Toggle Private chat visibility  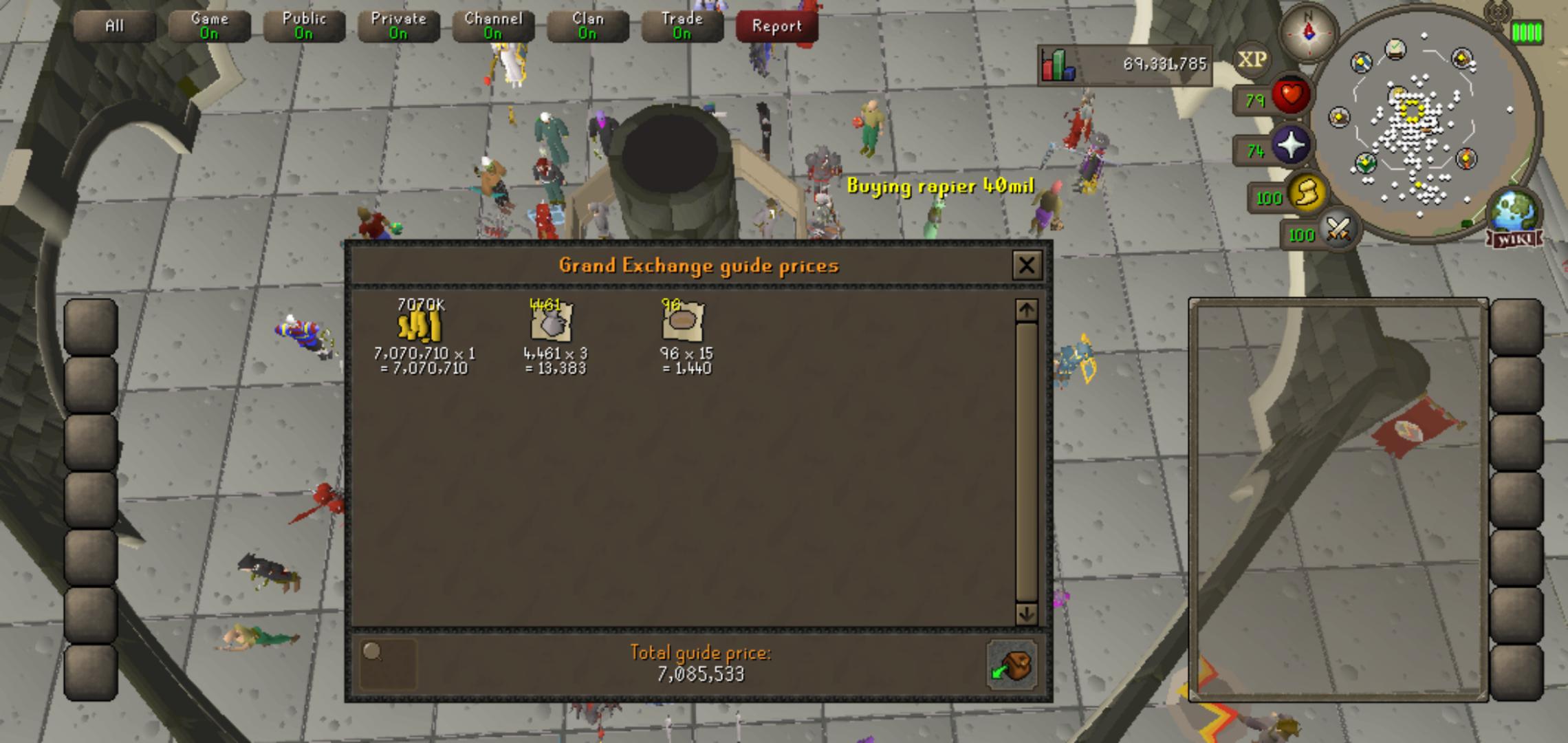point(398,25)
